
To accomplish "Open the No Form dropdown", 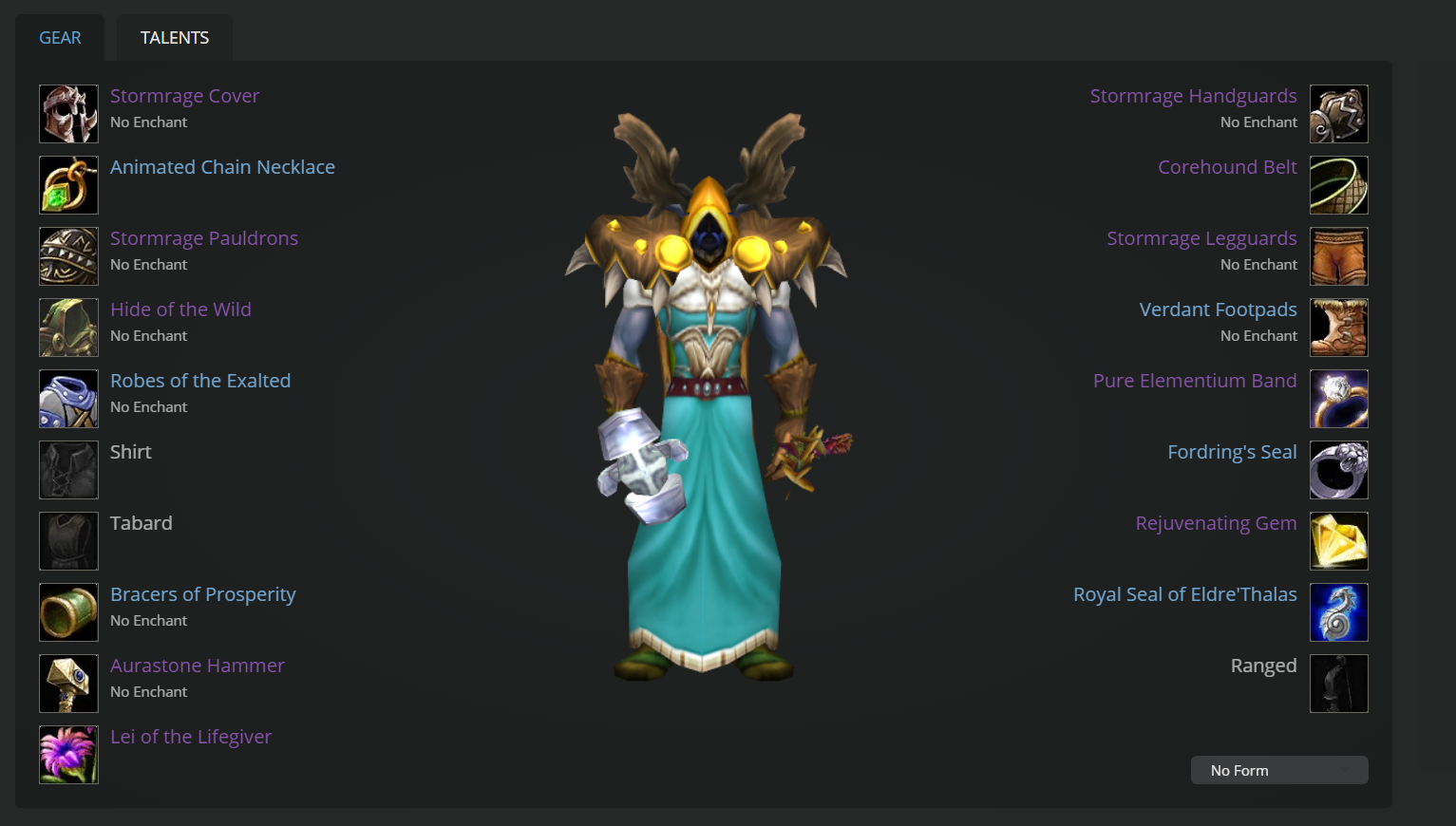I will 1278,770.
